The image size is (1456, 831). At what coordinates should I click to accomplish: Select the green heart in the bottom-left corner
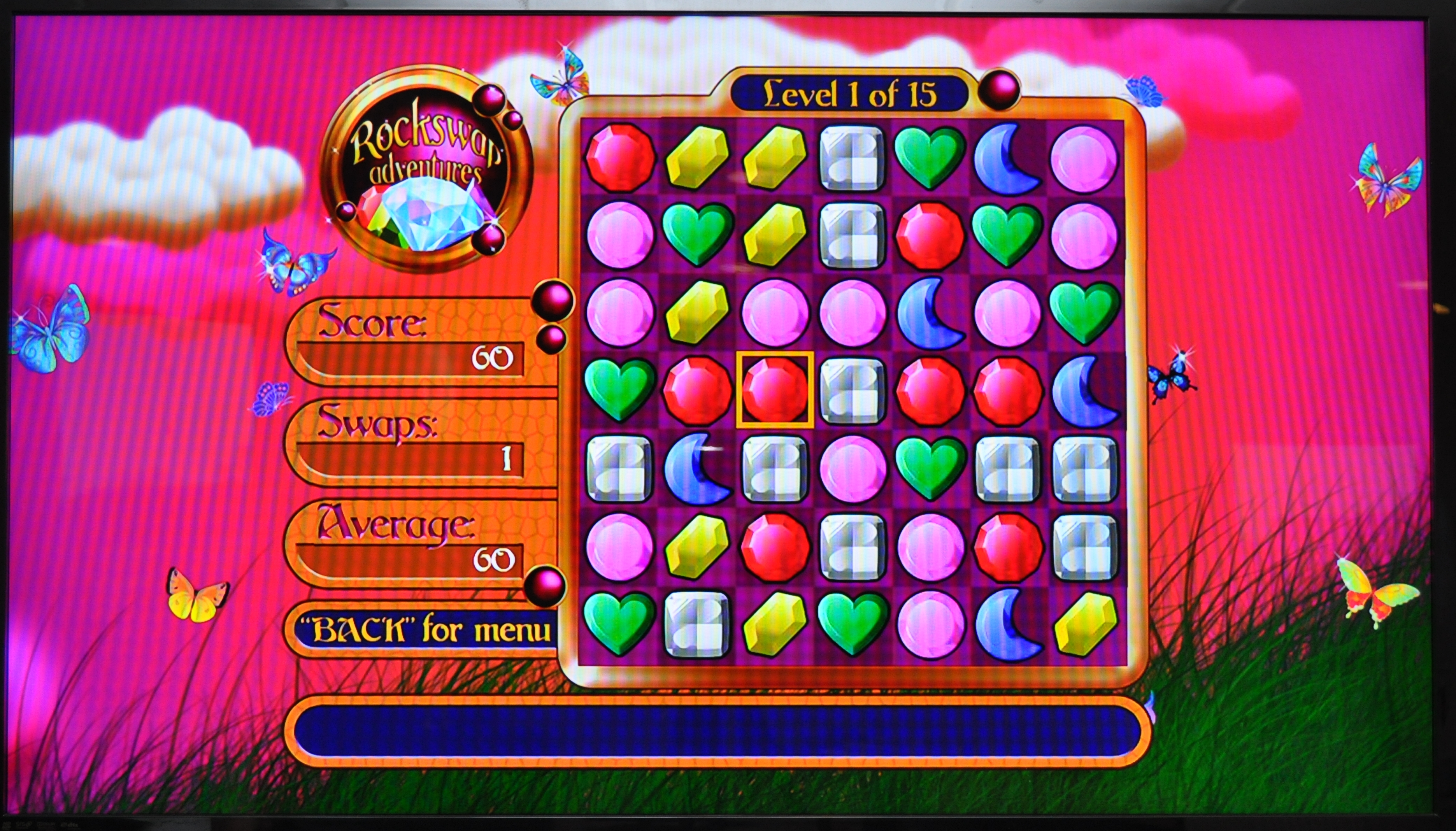620,623
